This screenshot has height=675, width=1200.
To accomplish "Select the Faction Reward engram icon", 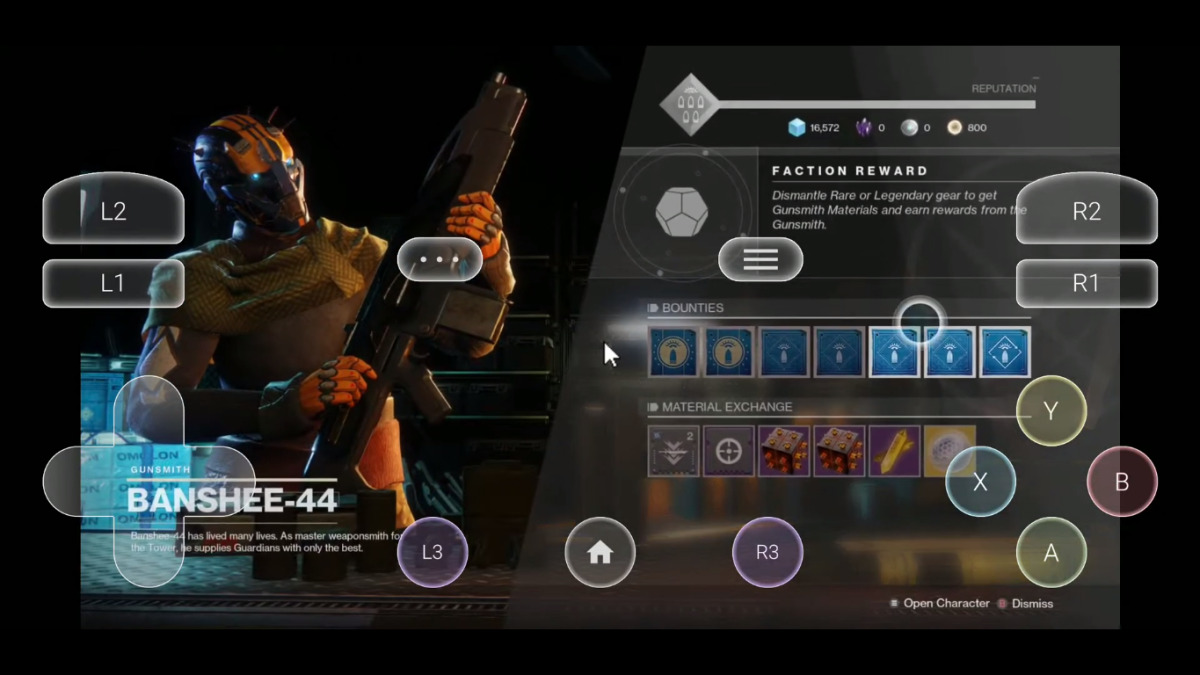I will 682,212.
